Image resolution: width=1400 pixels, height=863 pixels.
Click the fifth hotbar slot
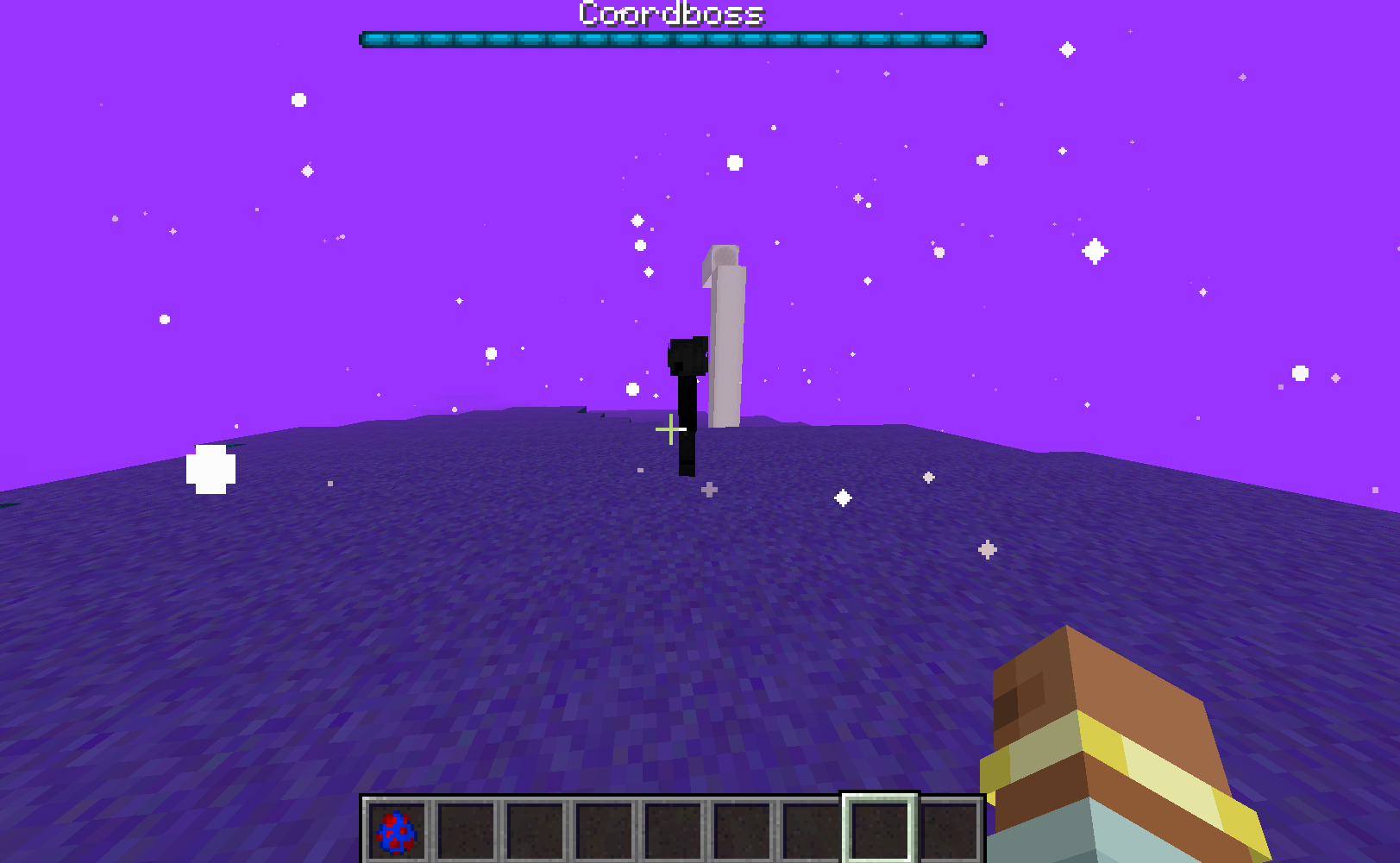pyautogui.click(x=675, y=831)
